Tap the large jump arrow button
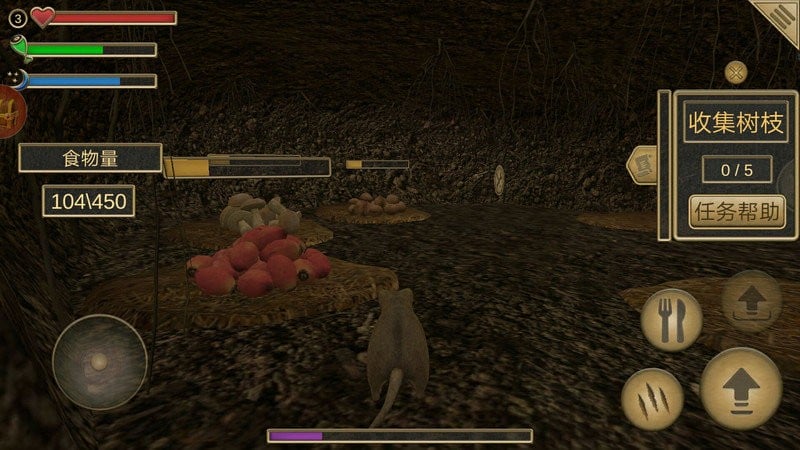 click(741, 388)
